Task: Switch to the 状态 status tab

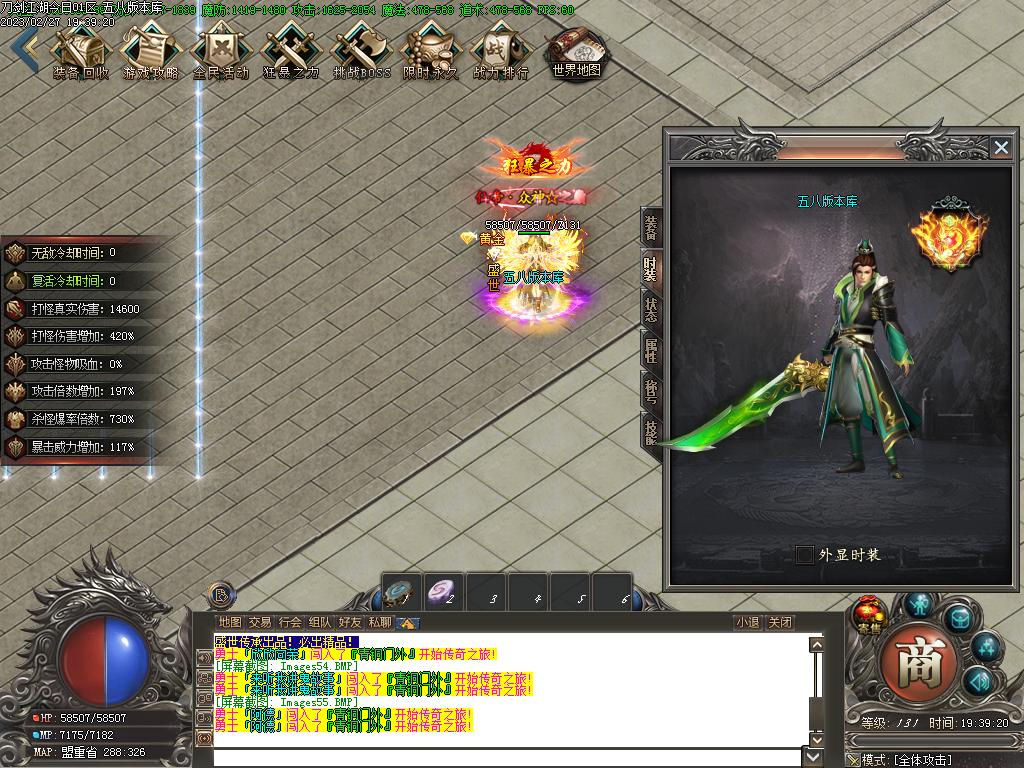Action: click(x=651, y=309)
